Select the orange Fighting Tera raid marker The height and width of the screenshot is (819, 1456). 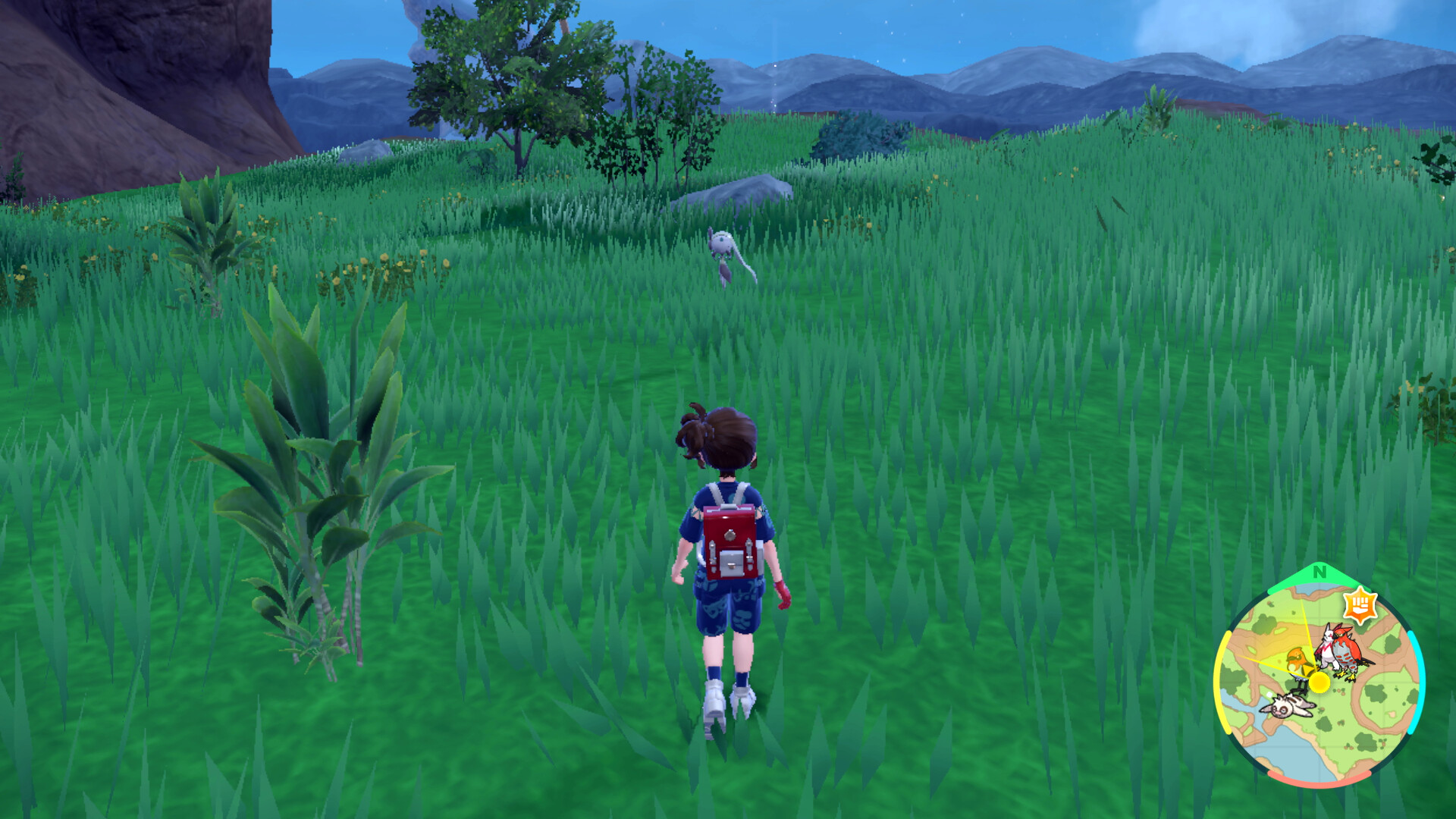1360,606
